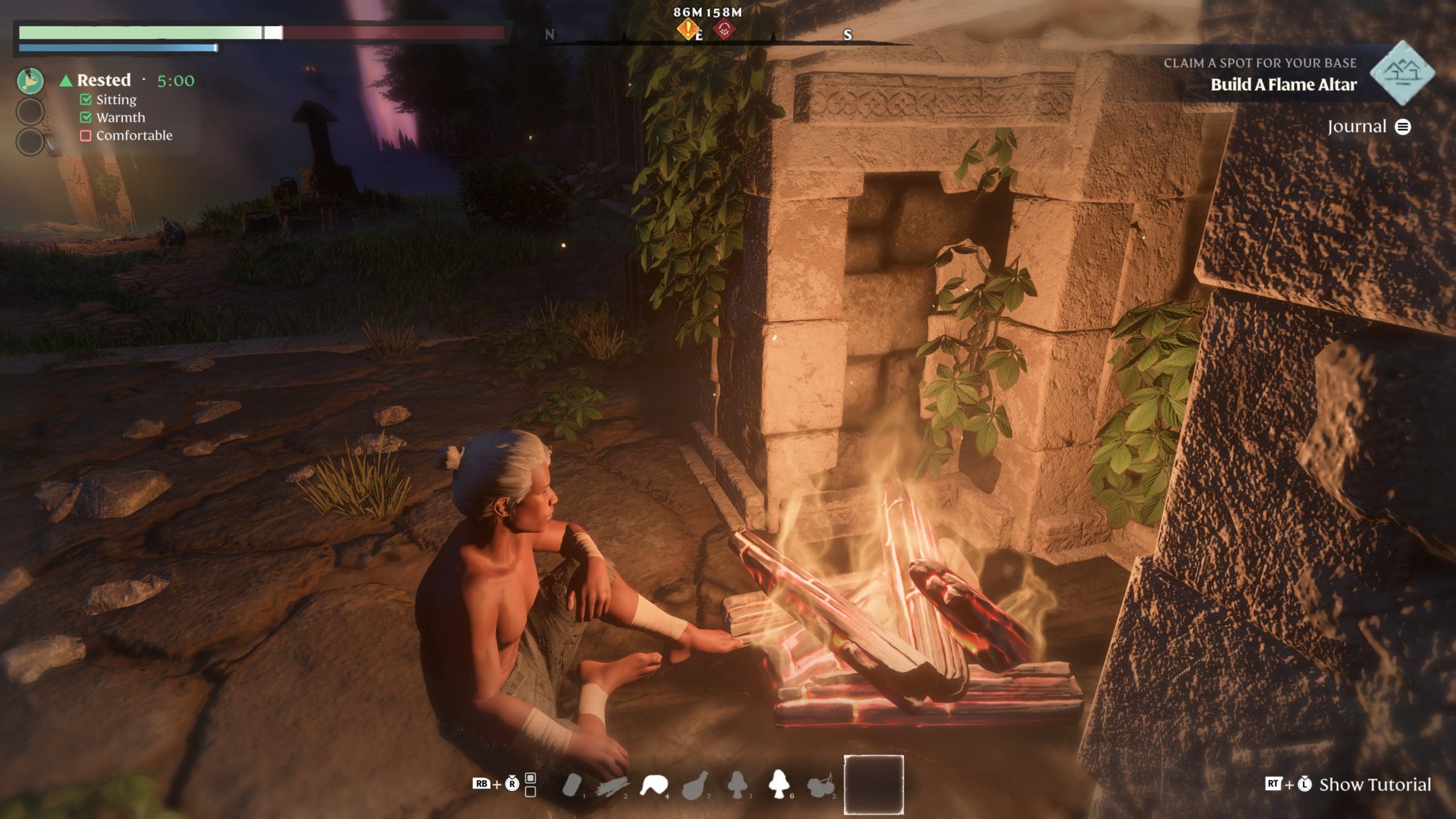Screen dimensions: 1456x819
Task: Select the twigs bundle hotbar slot
Action: (612, 787)
